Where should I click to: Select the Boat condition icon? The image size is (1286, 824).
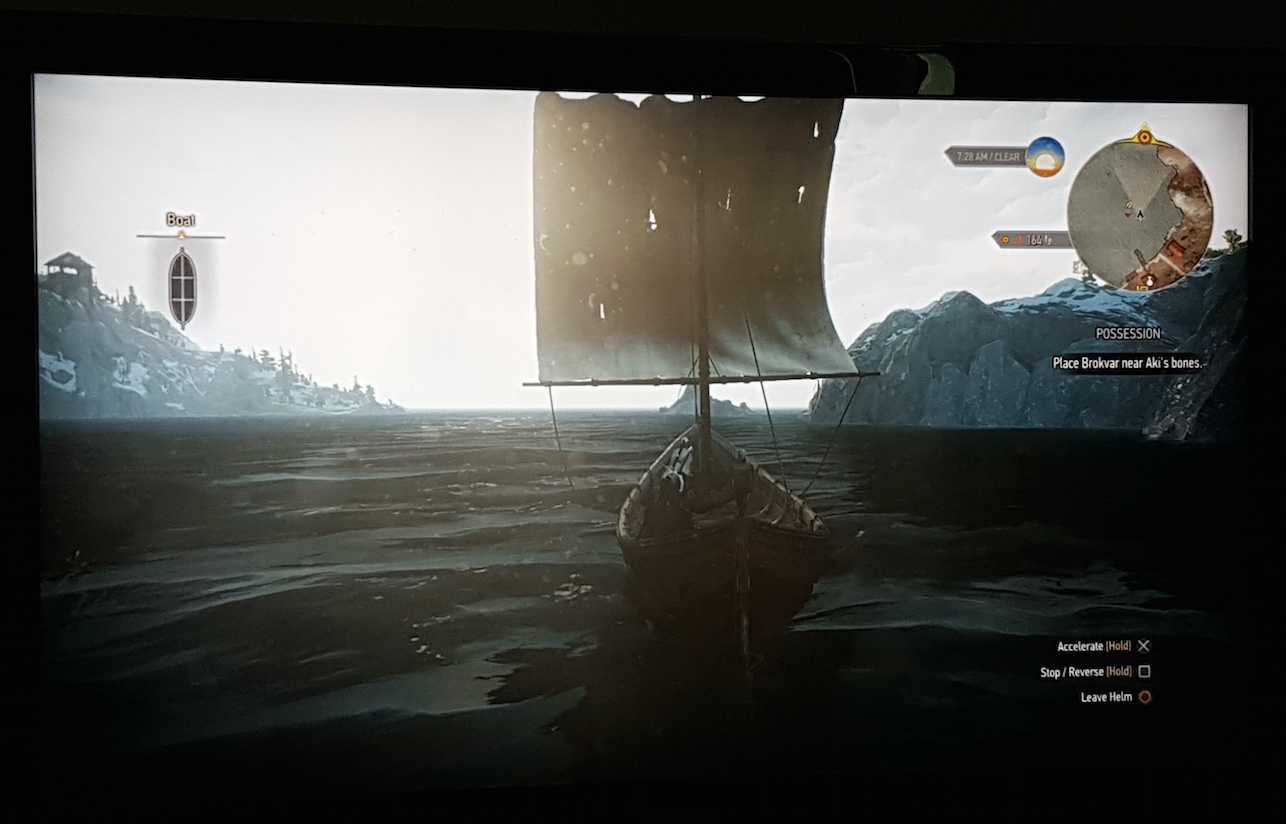click(182, 287)
